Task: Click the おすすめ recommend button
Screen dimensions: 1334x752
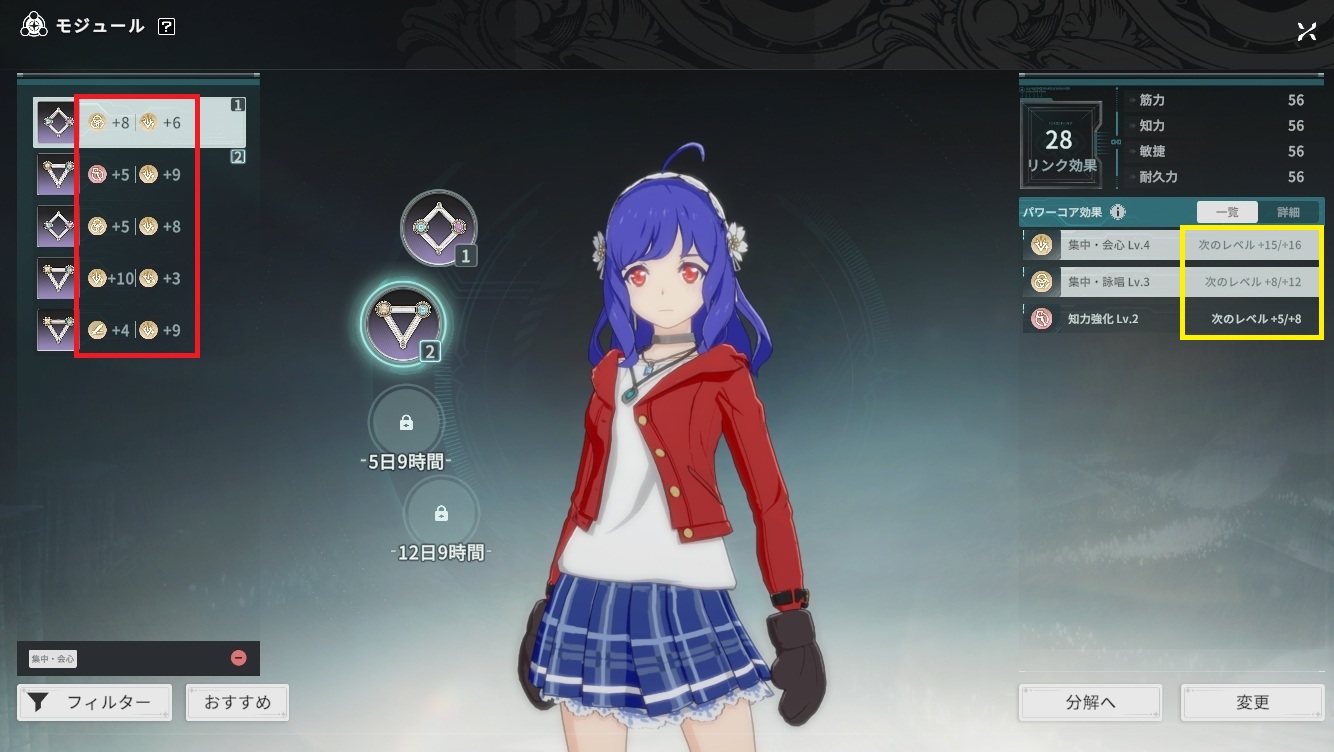Action: click(x=238, y=702)
